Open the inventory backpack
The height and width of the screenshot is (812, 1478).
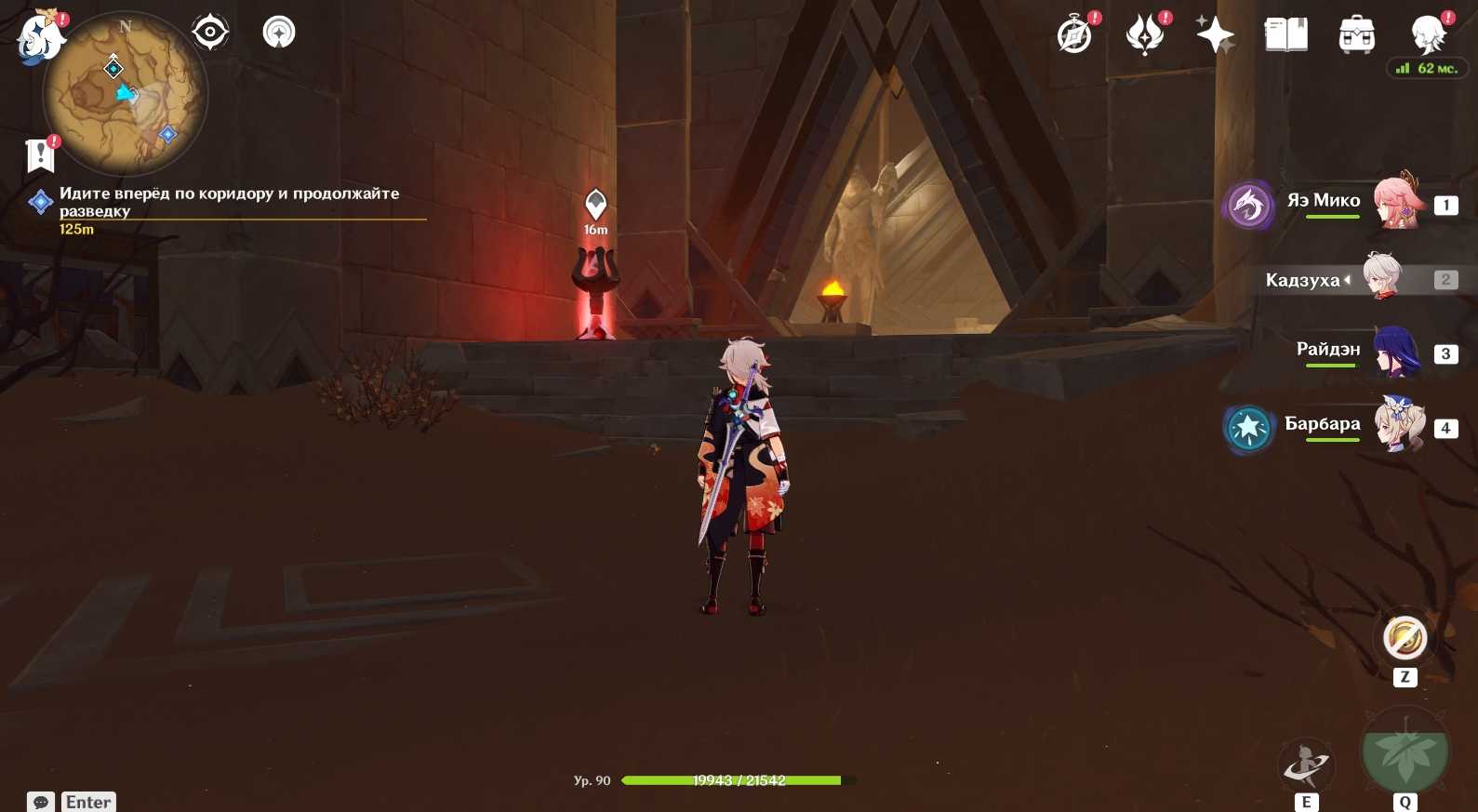point(1357,35)
